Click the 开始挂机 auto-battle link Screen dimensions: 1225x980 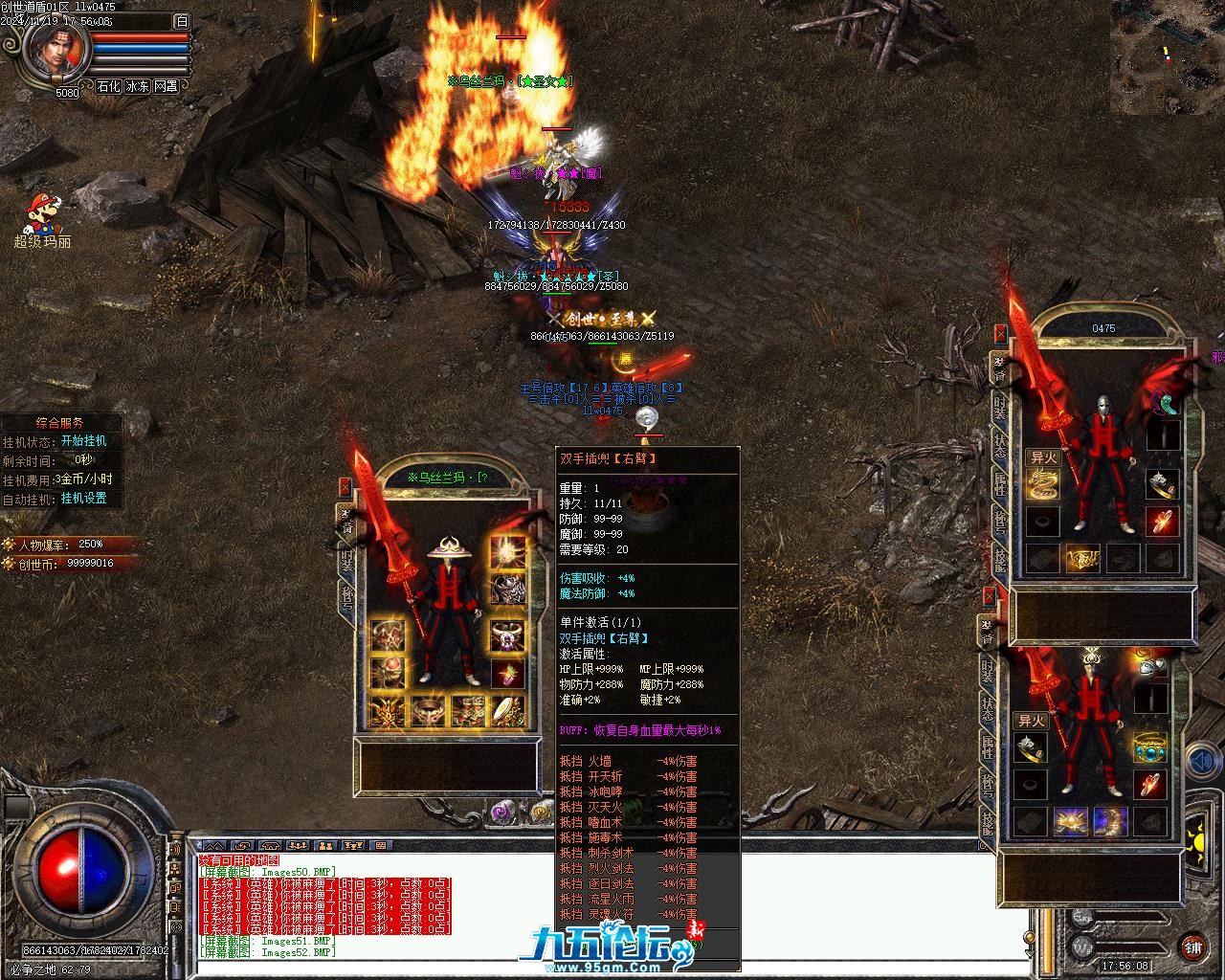pyautogui.click(x=83, y=441)
